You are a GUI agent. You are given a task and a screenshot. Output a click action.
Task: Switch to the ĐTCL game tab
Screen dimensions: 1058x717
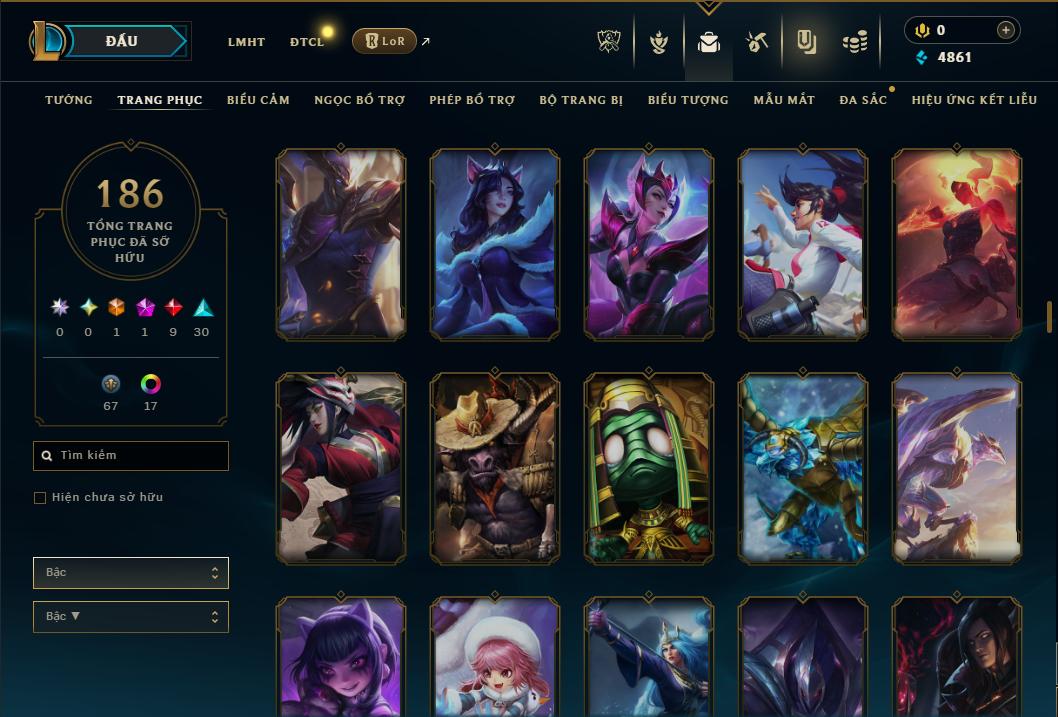click(307, 42)
